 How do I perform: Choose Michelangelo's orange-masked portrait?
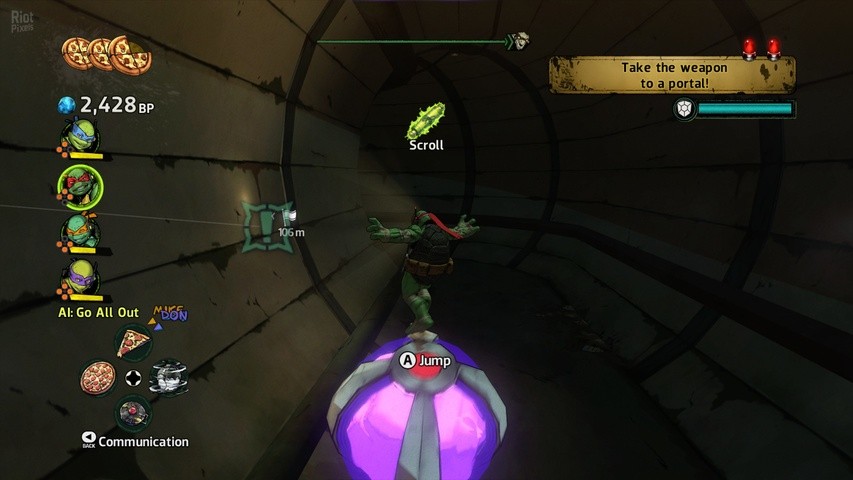pos(81,232)
